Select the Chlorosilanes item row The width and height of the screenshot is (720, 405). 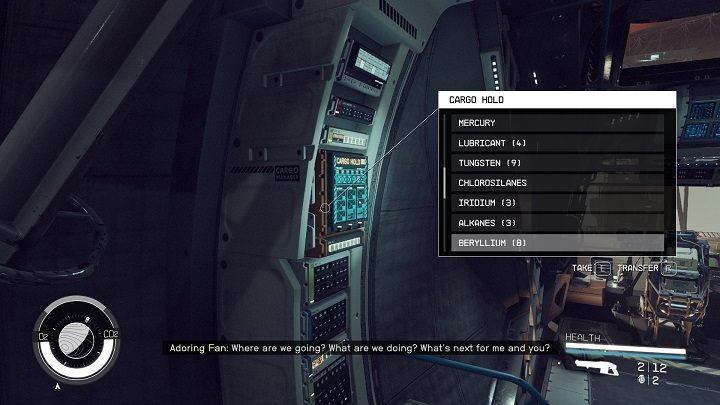tap(557, 183)
